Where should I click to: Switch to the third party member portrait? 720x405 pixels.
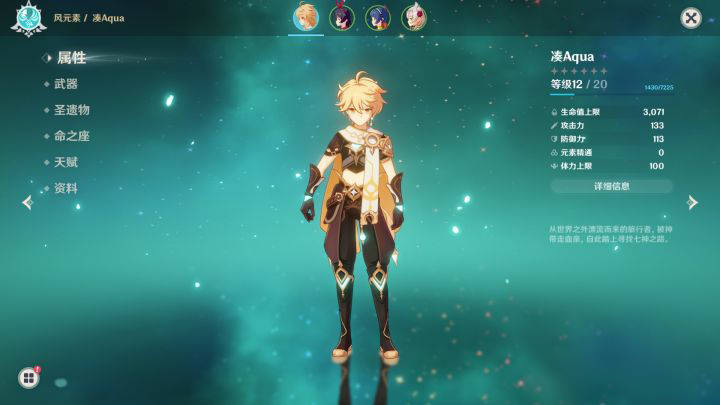pos(378,17)
